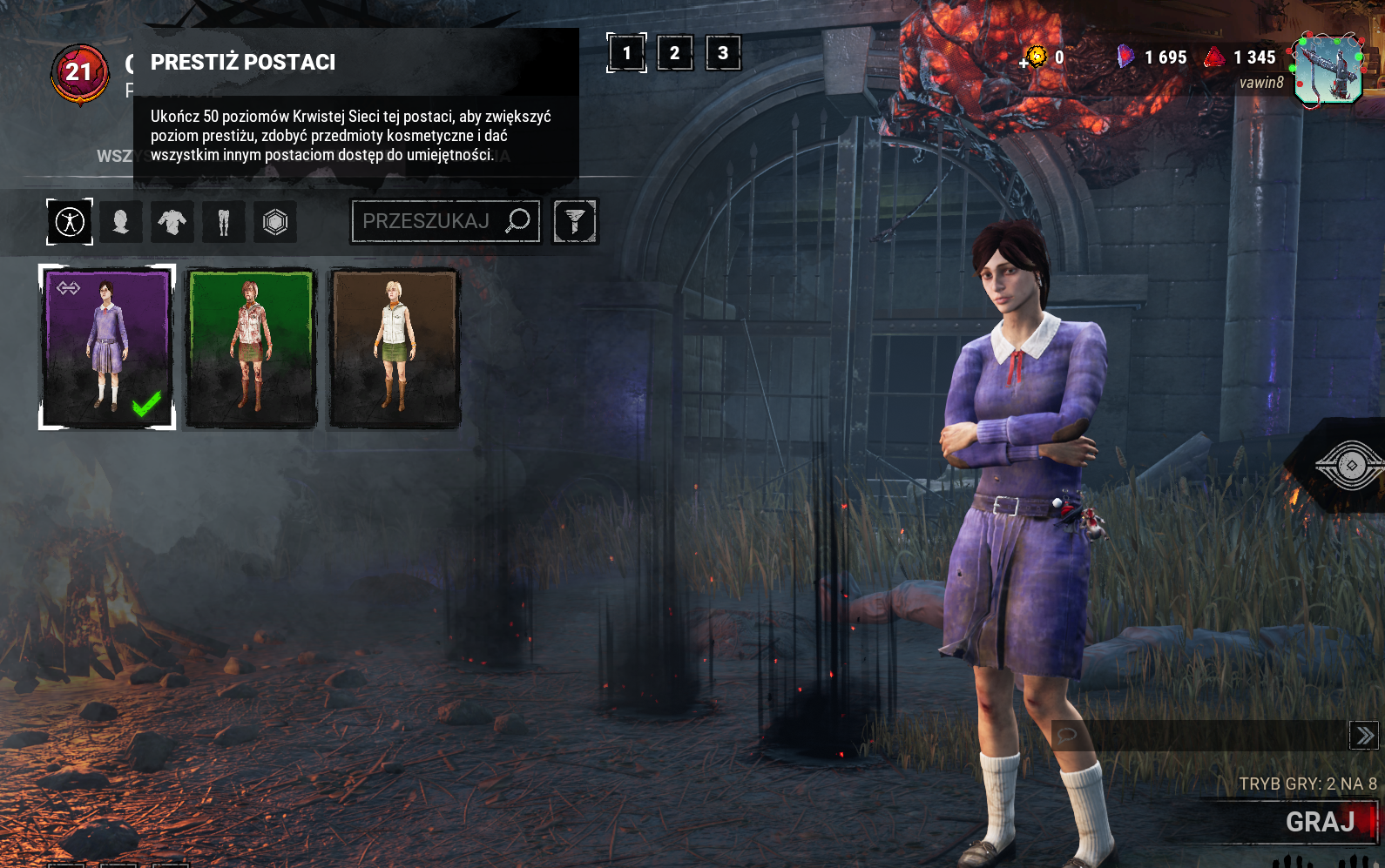Image resolution: width=1385 pixels, height=868 pixels.
Task: Filter cosmetics by head pieces
Action: coord(121,222)
